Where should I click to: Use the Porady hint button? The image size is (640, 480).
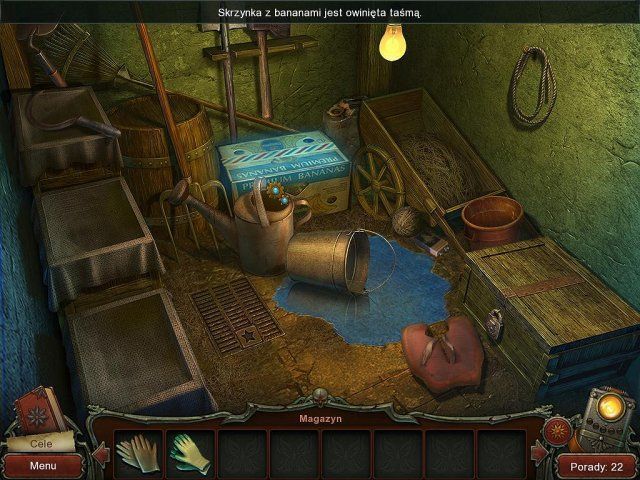point(596,466)
